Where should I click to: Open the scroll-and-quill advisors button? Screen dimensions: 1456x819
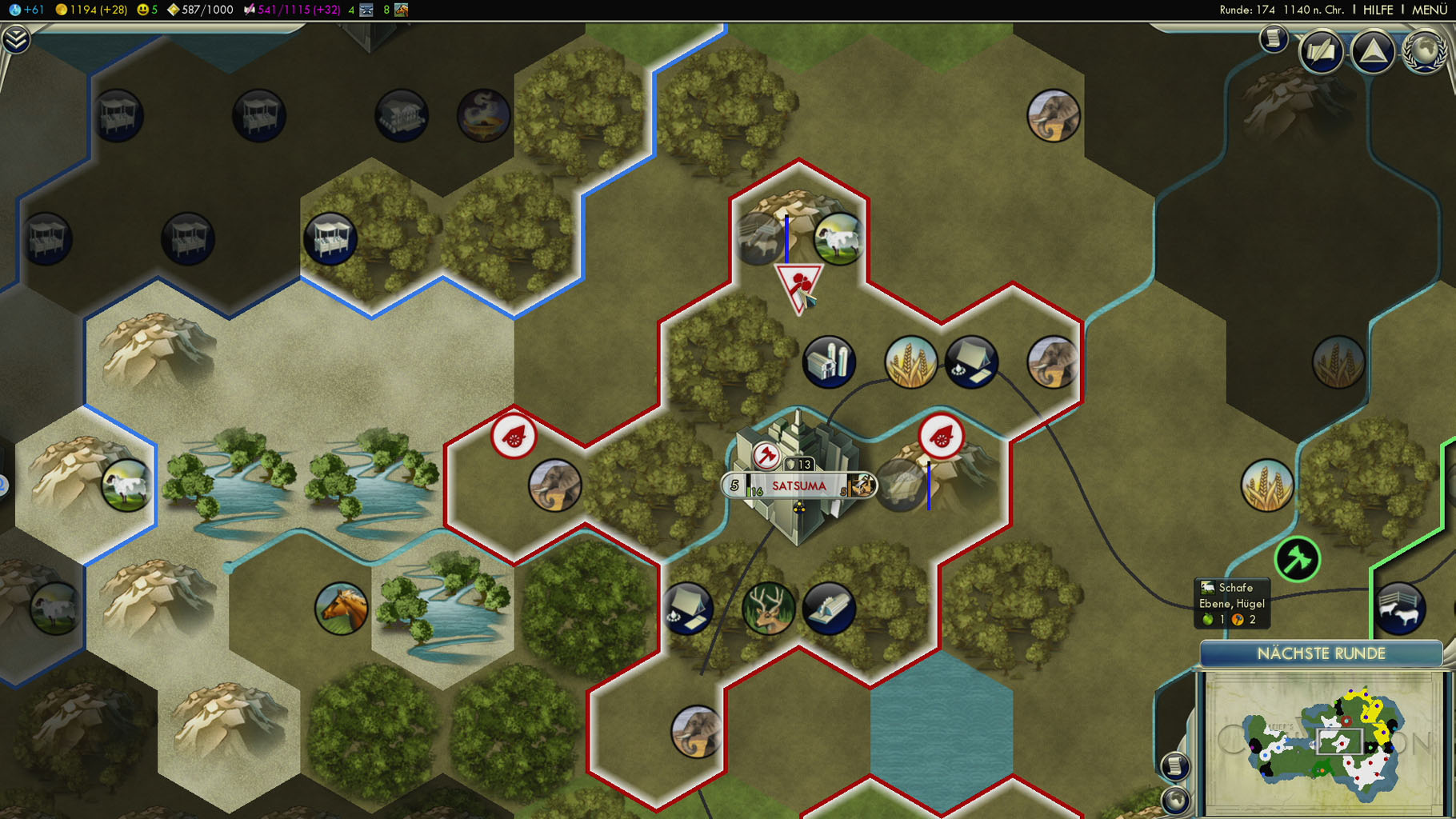1321,53
